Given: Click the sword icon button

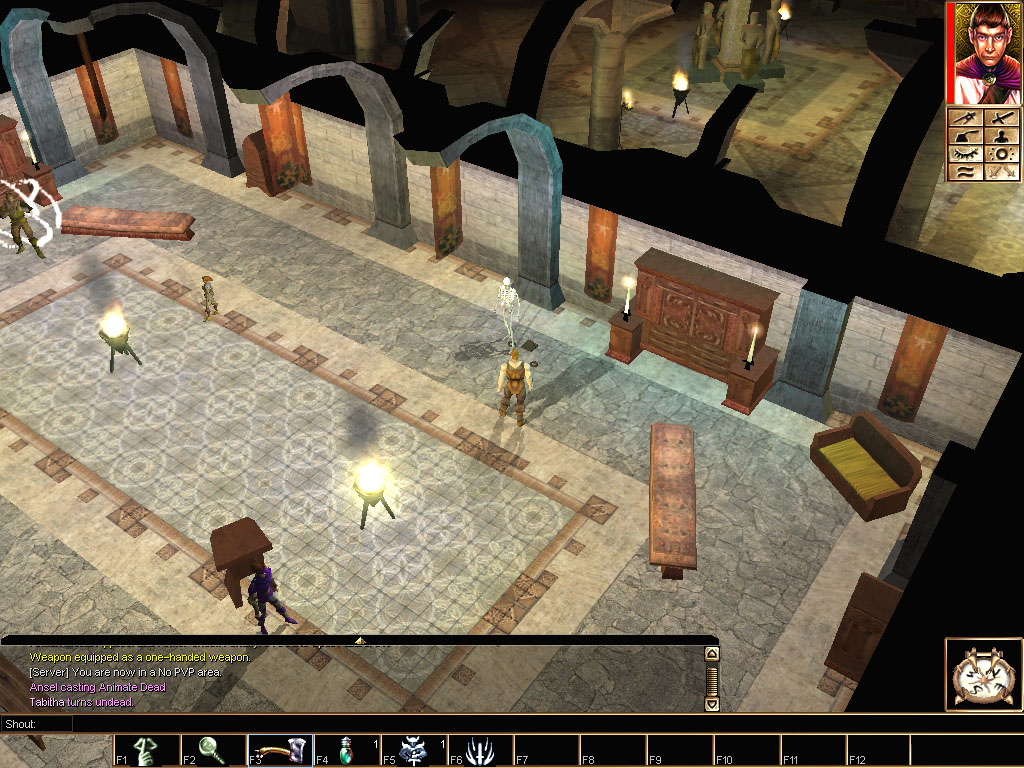Looking at the screenshot, I should point(1001,119).
